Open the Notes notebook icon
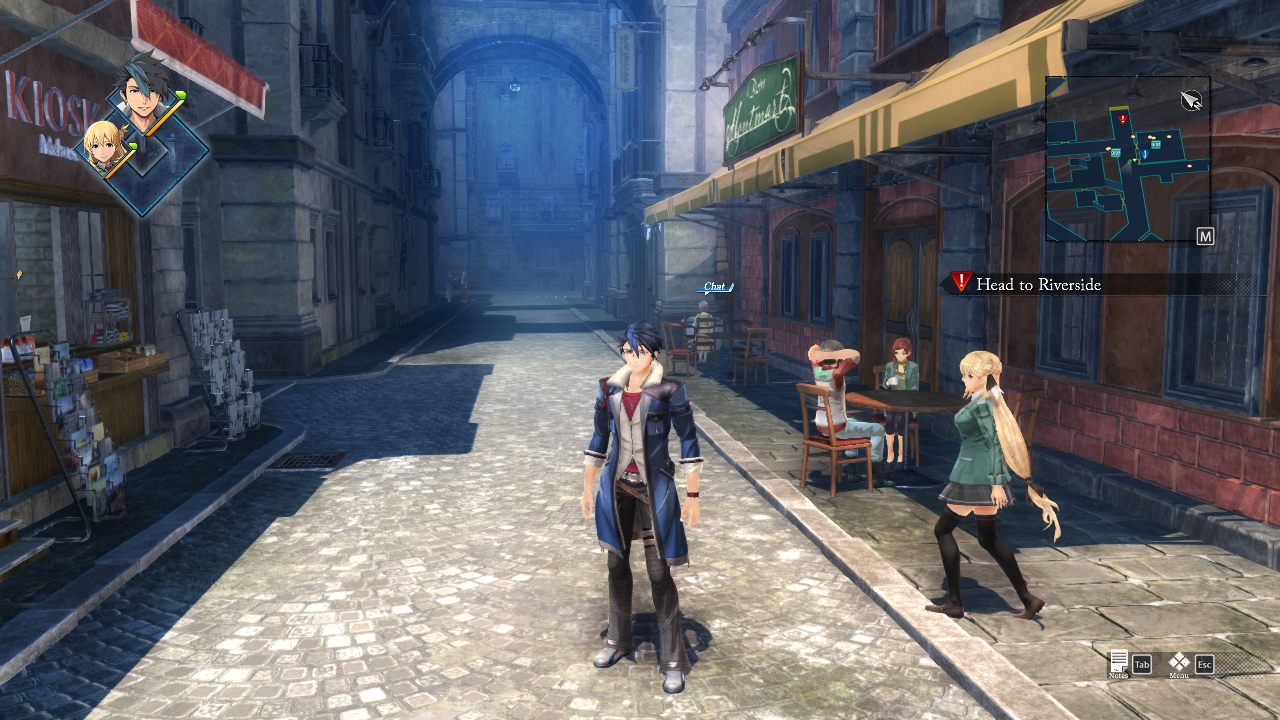 click(1119, 662)
